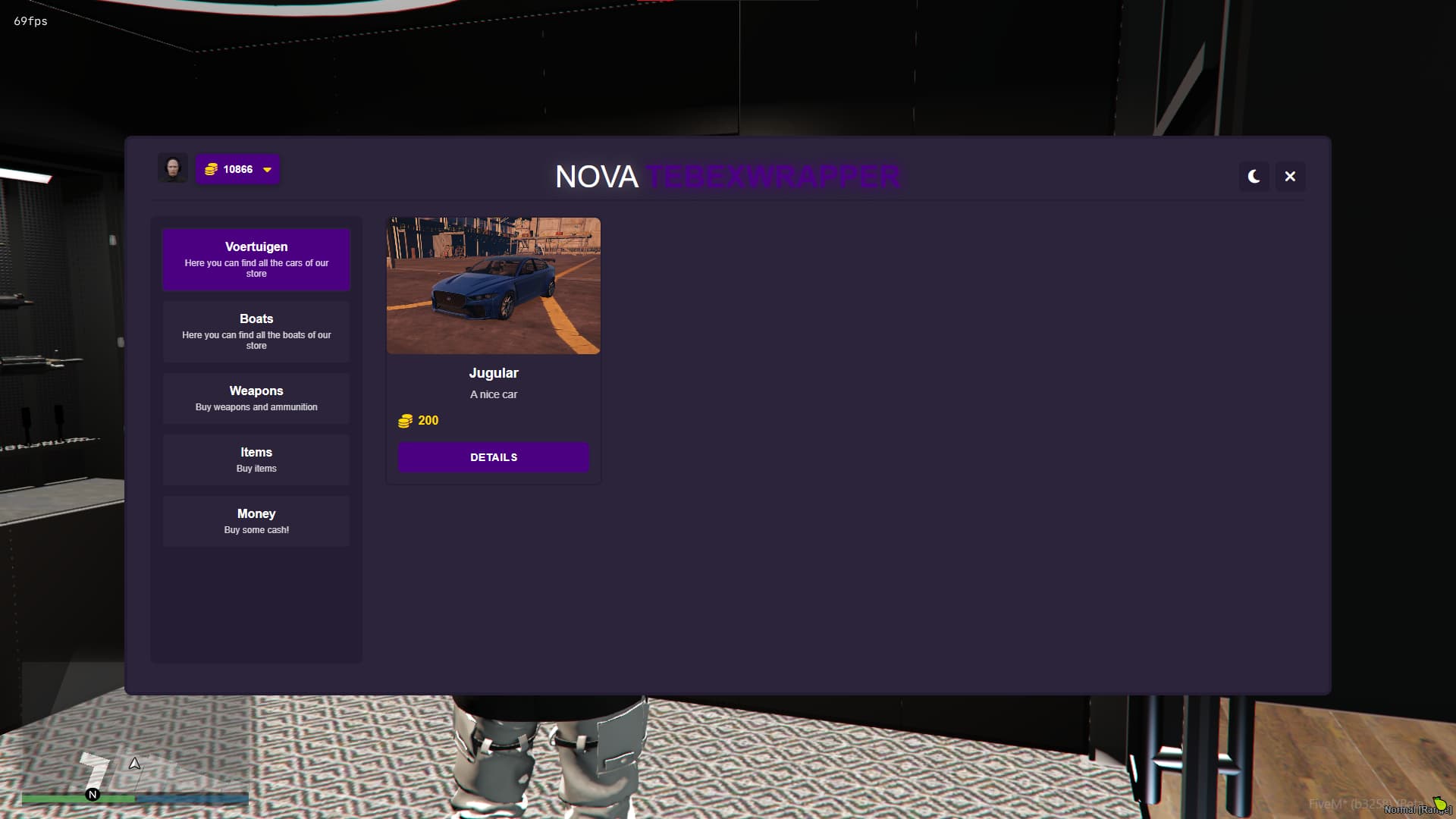Click the player avatar icon
This screenshot has height=819, width=1456.
[x=173, y=168]
